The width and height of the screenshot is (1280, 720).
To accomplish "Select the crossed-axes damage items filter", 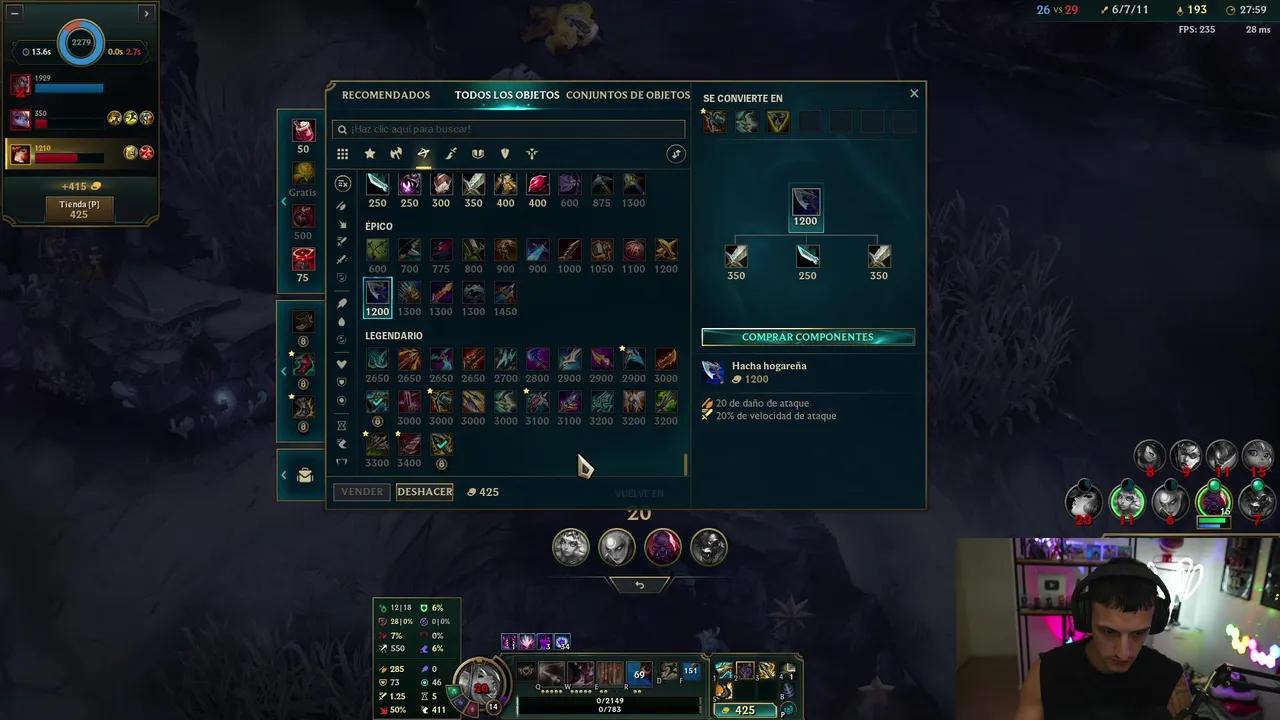I will pos(396,153).
